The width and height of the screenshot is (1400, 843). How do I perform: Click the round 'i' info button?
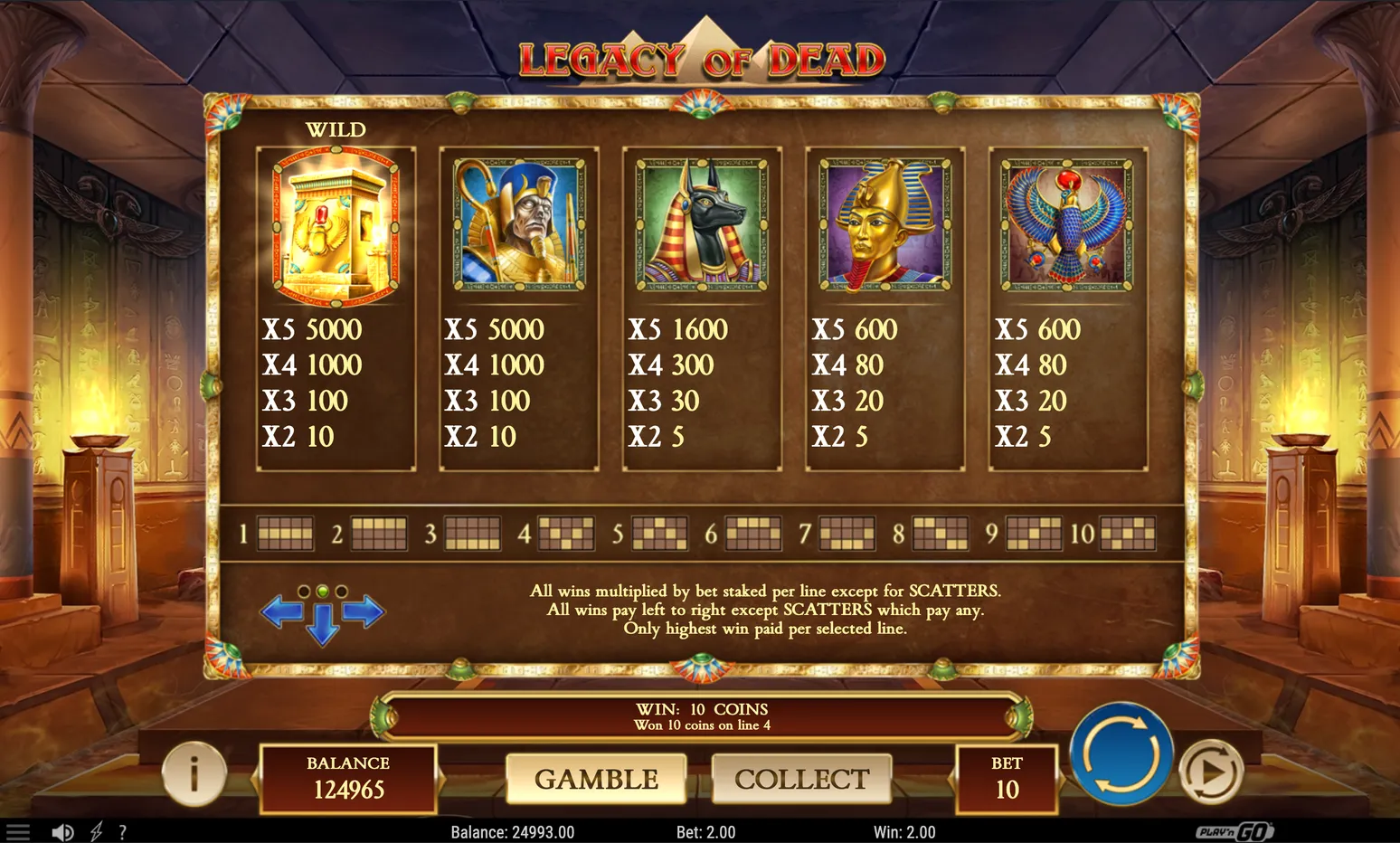coord(194,774)
